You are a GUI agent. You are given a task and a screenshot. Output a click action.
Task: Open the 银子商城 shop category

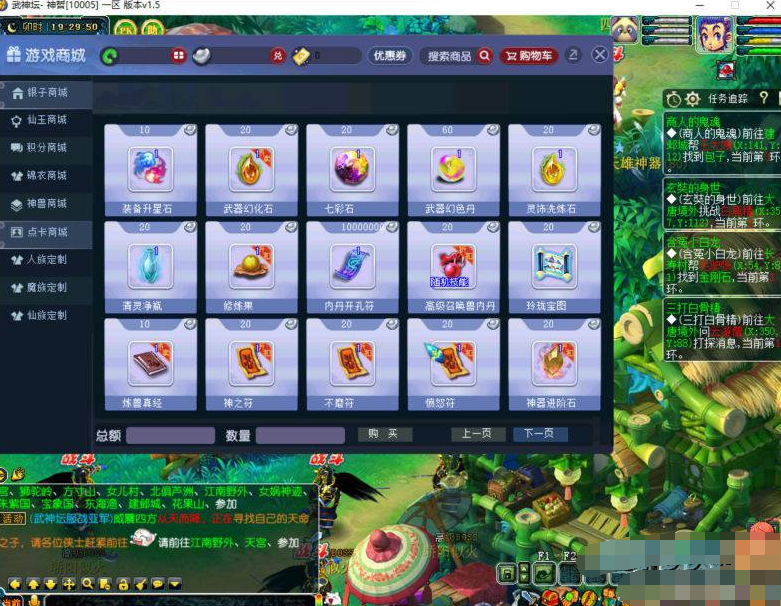point(46,93)
